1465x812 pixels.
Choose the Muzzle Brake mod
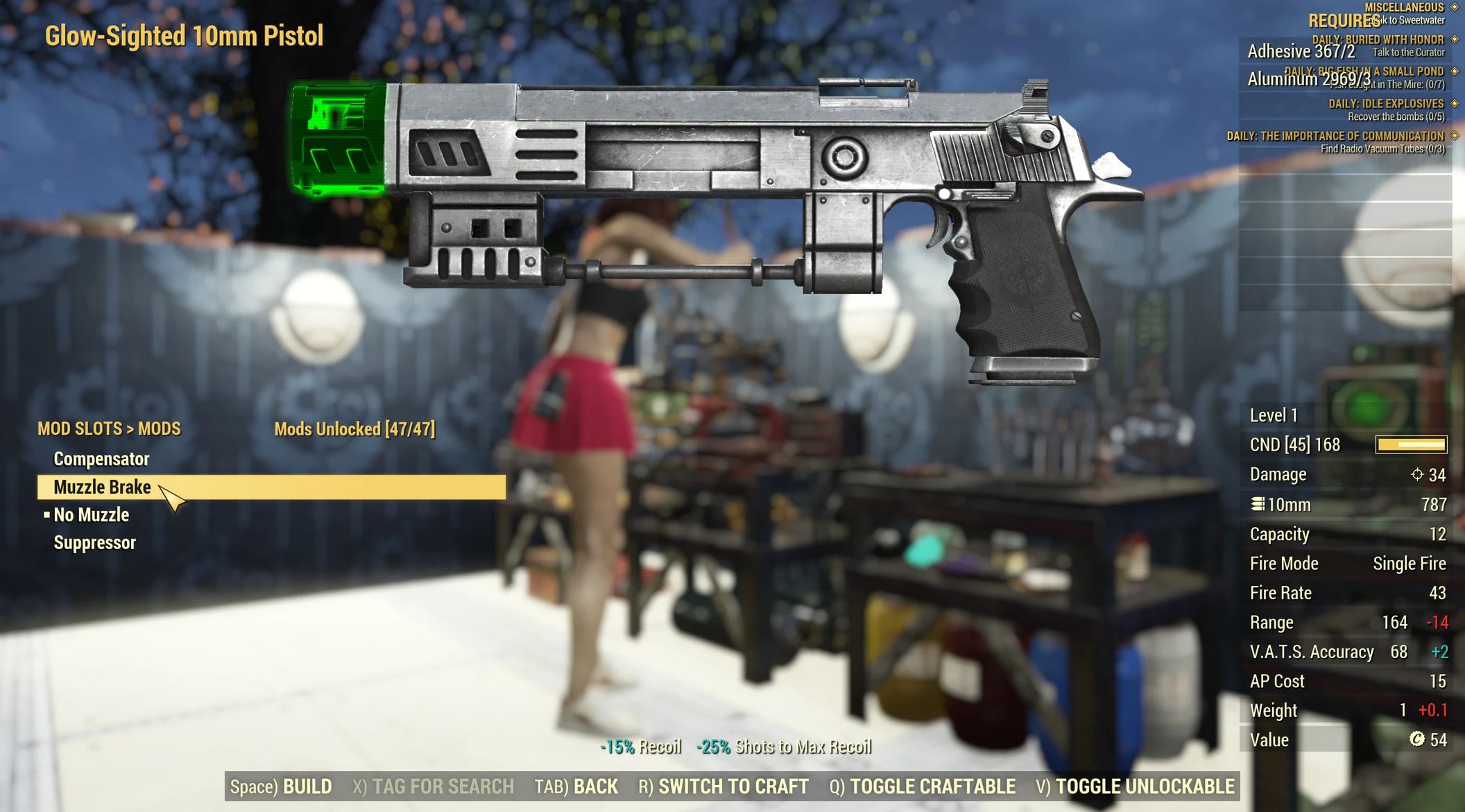pyautogui.click(x=102, y=487)
